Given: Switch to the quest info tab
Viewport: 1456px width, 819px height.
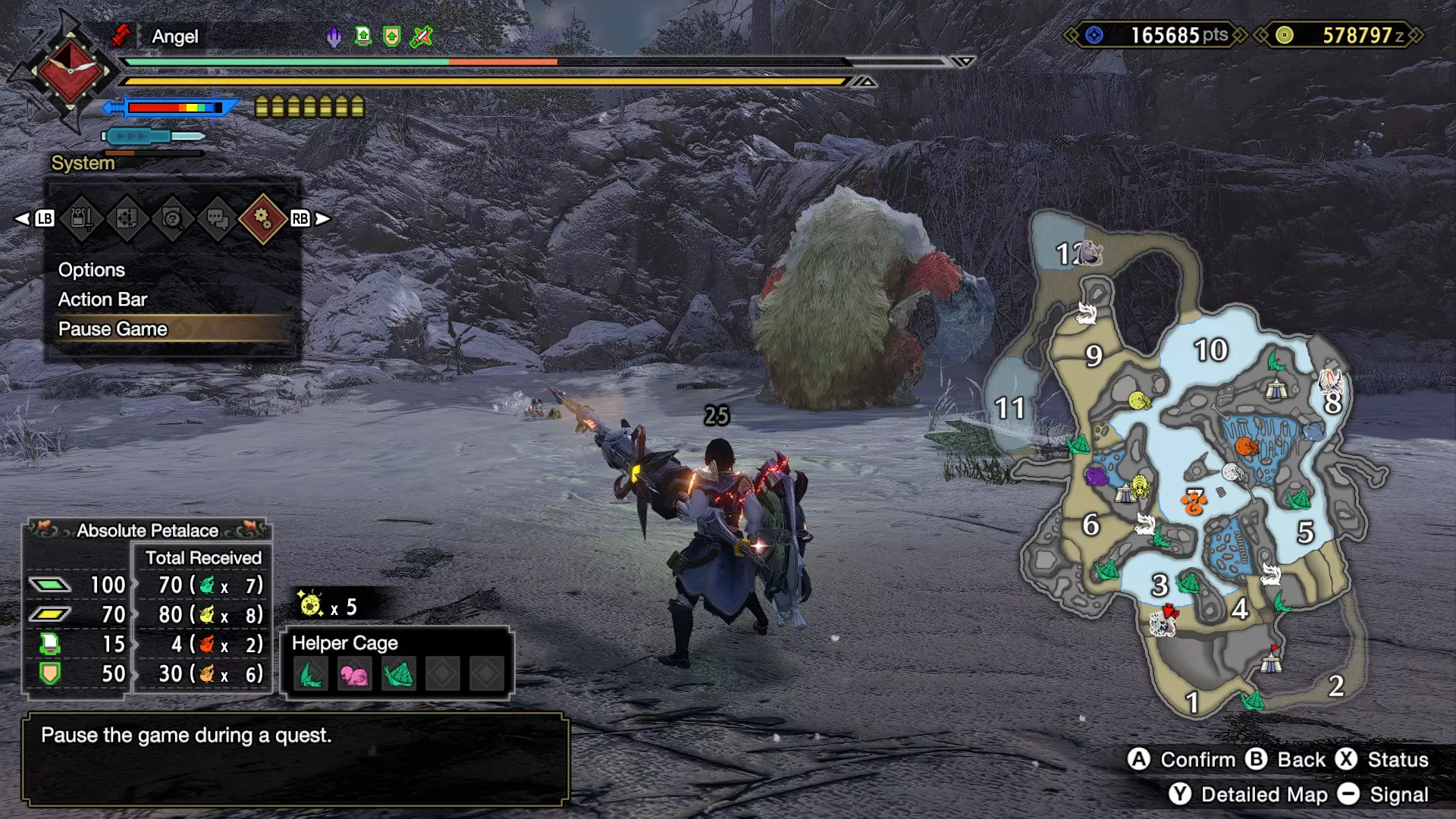Looking at the screenshot, I should pyautogui.click(x=127, y=219).
